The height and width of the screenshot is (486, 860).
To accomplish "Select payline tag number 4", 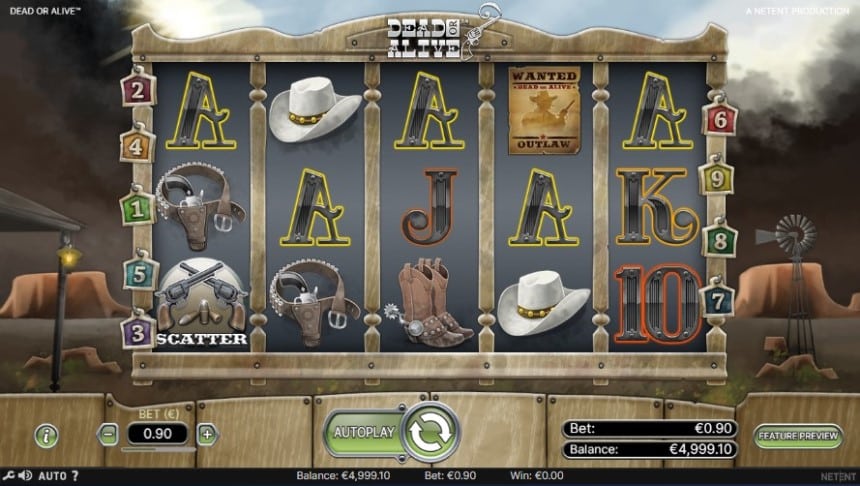I will [x=137, y=146].
